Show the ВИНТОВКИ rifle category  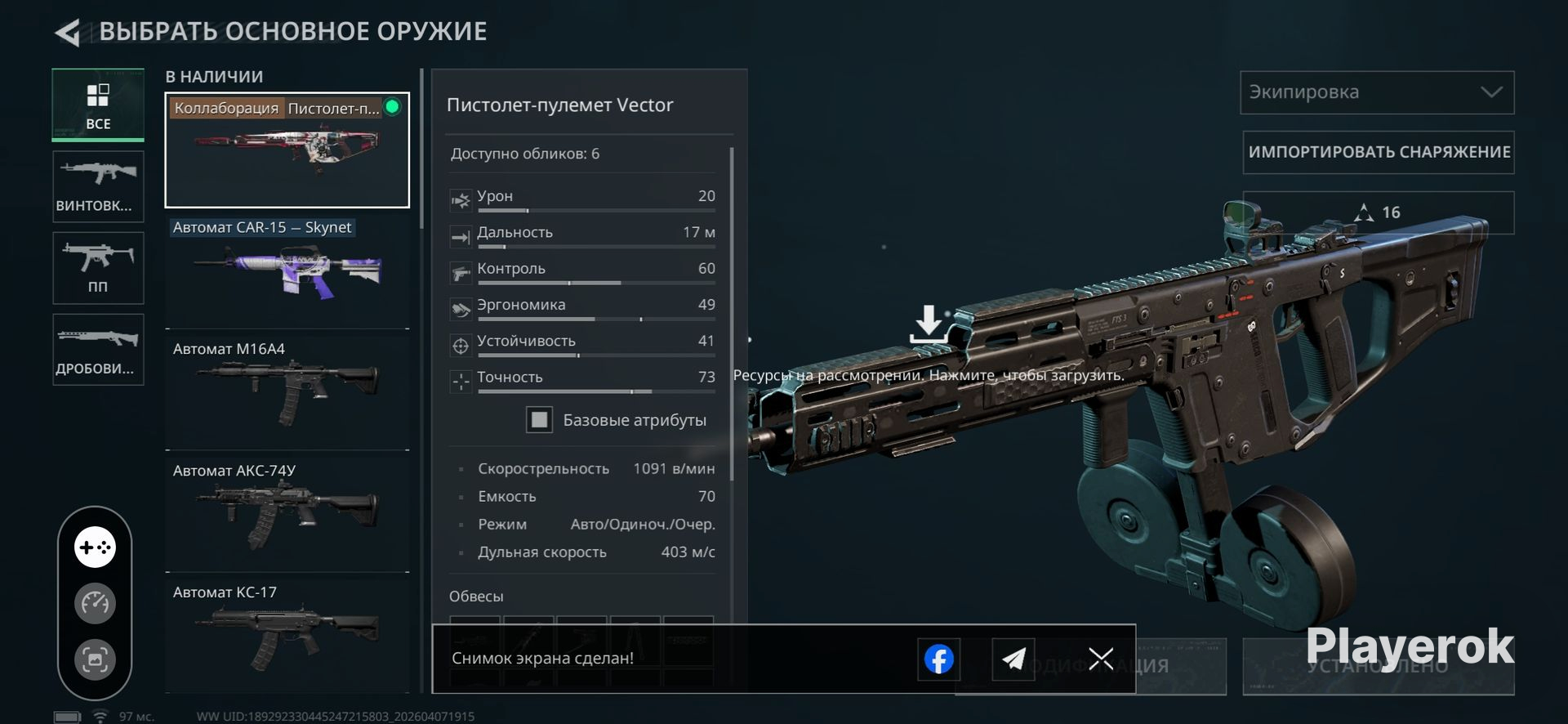pos(98,186)
